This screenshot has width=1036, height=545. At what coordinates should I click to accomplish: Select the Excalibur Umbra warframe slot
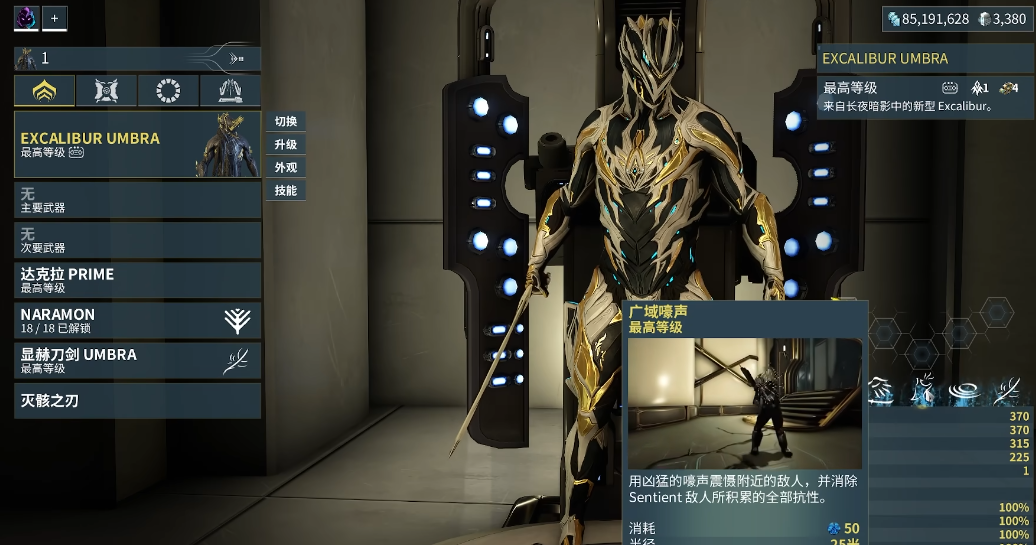(137, 145)
